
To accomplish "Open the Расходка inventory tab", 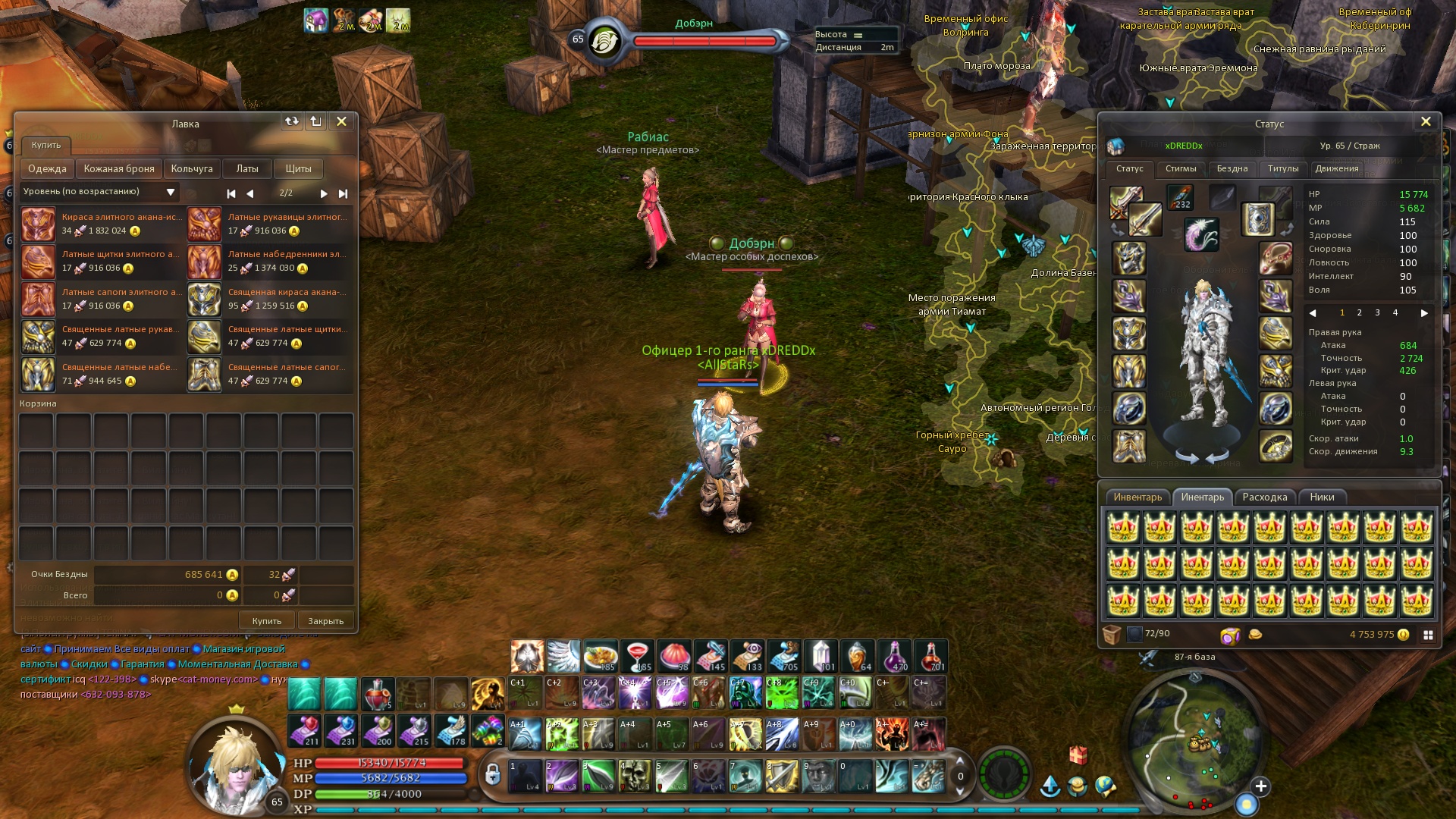I will (1264, 497).
